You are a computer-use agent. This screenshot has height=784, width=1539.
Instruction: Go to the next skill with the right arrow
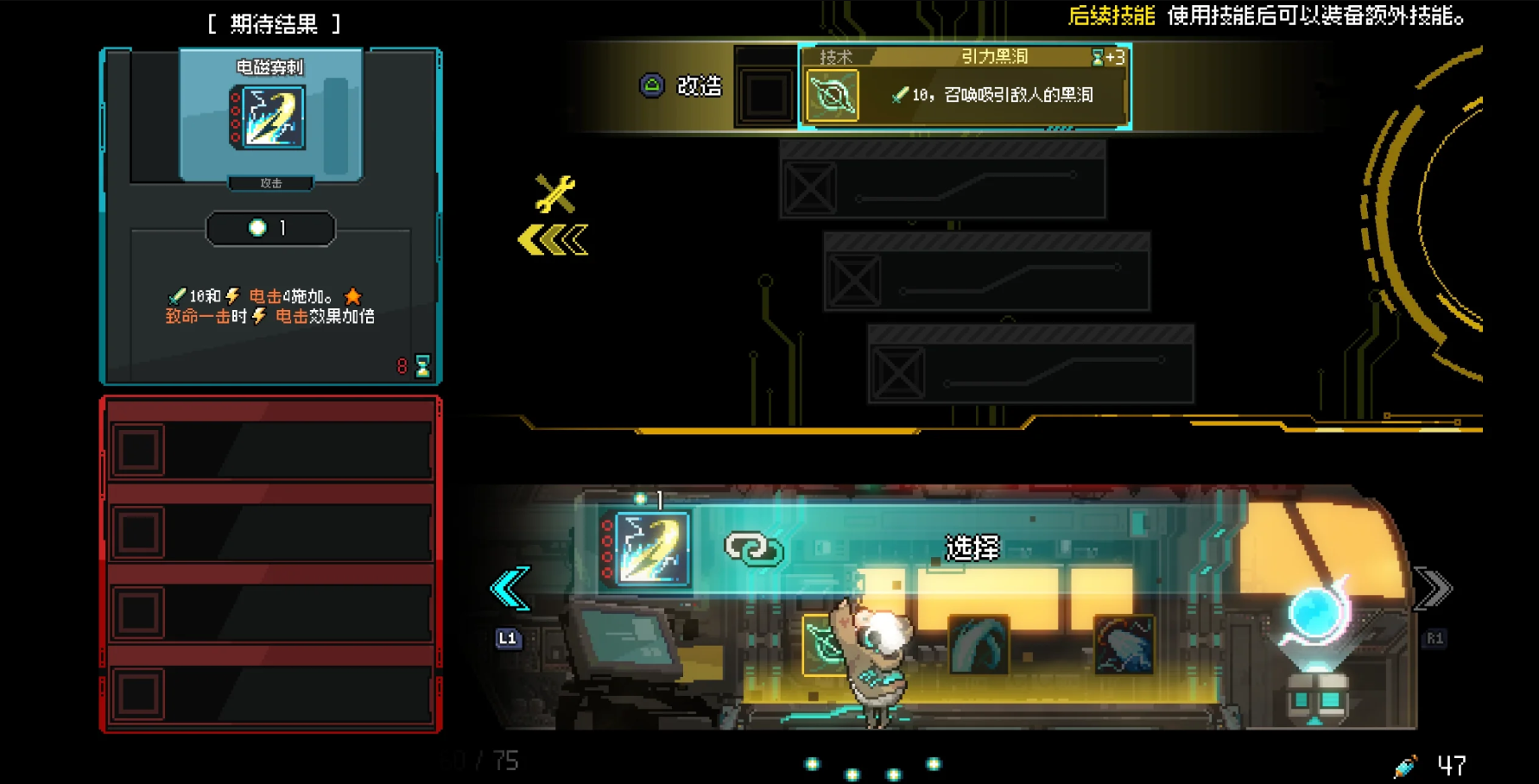(1434, 590)
